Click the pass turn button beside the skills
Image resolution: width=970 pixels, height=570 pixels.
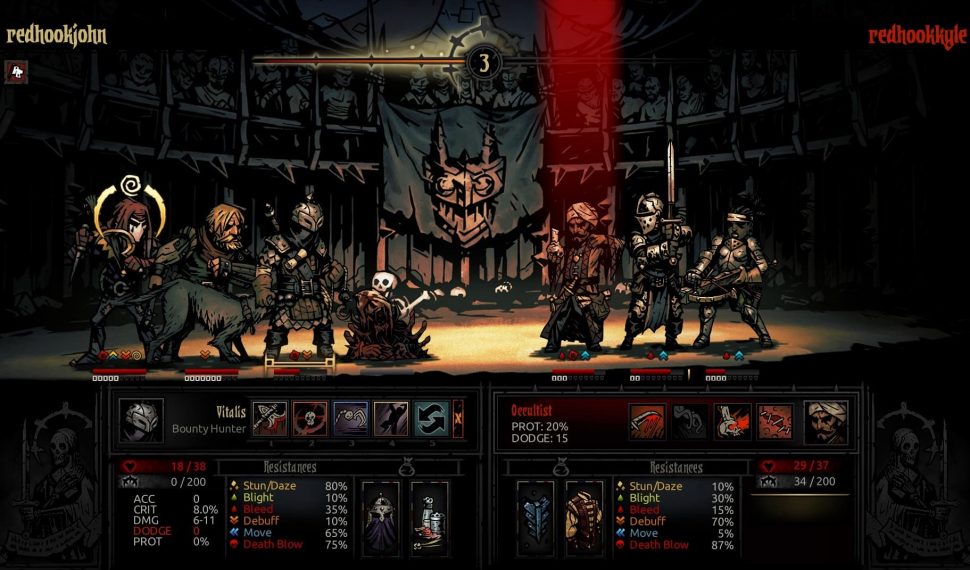[458, 415]
